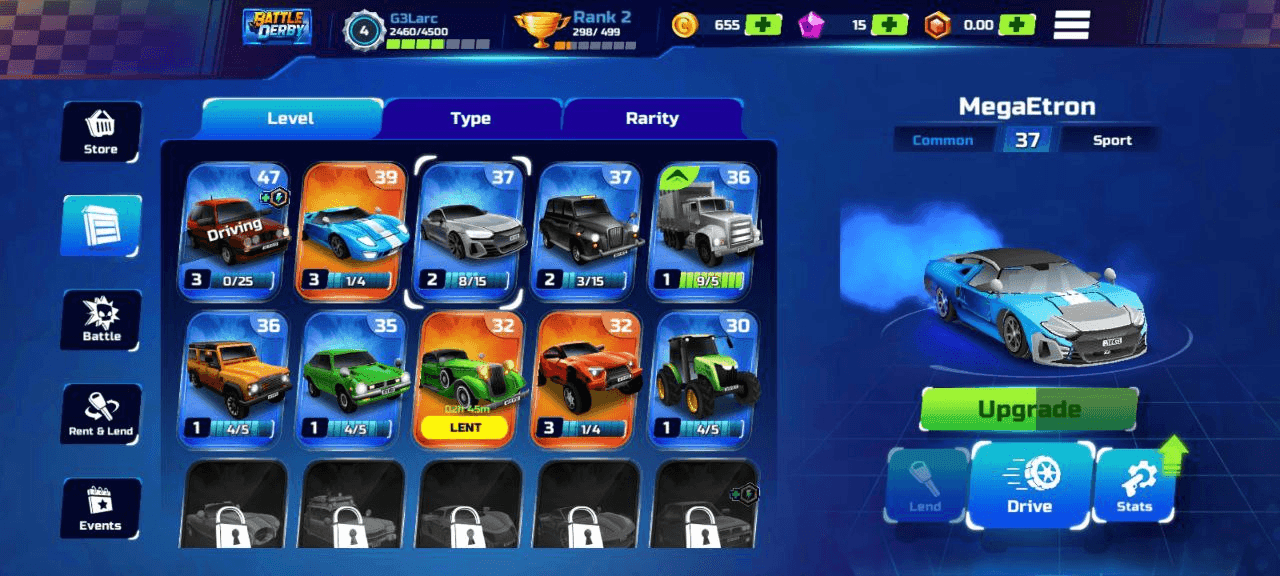Select the Level sorting tab

(291, 118)
